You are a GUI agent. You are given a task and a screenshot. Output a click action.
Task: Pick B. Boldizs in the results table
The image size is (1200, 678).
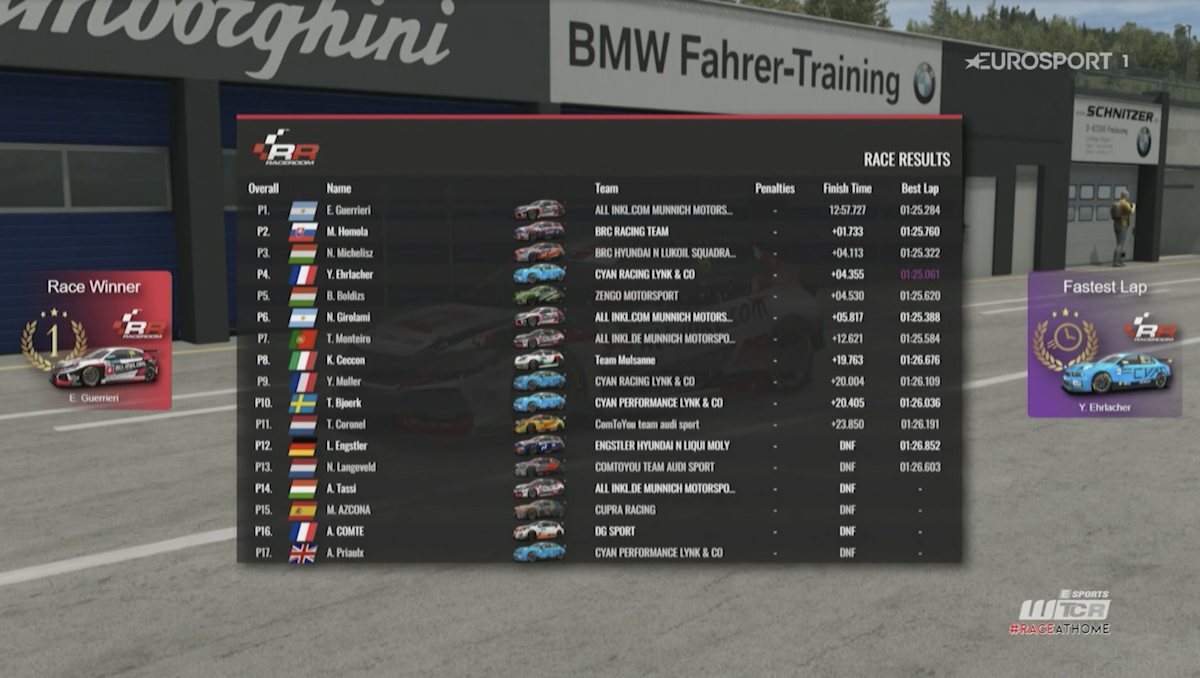tap(599, 296)
